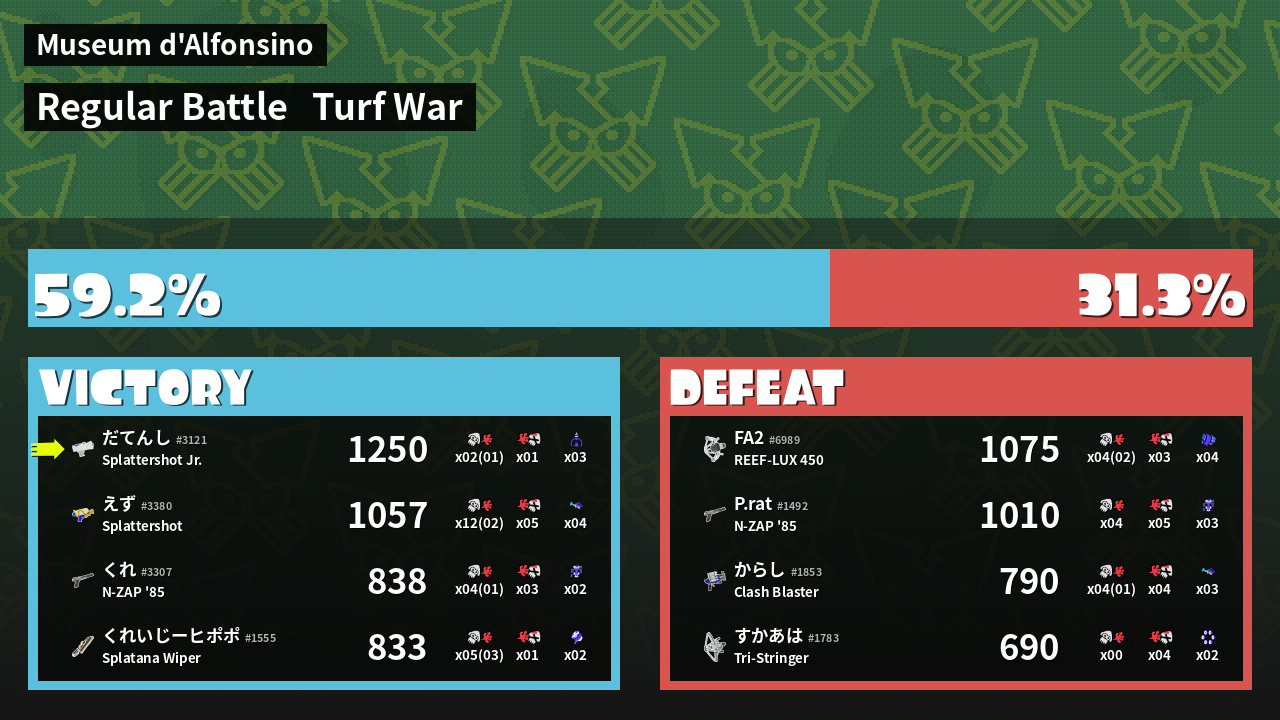Select the Splatana Wiper player row
The image size is (1280, 720).
(x=324, y=647)
